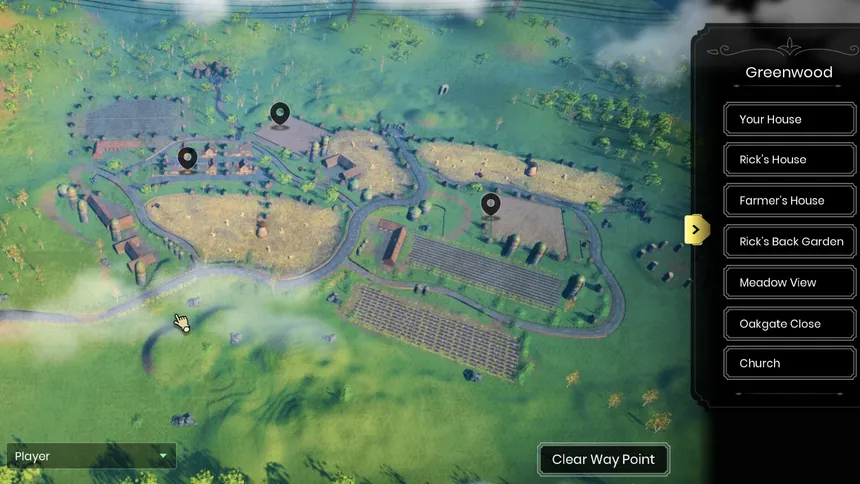Select Rick's Back Garden entry
Viewport: 860px width, 484px height.
pos(790,242)
